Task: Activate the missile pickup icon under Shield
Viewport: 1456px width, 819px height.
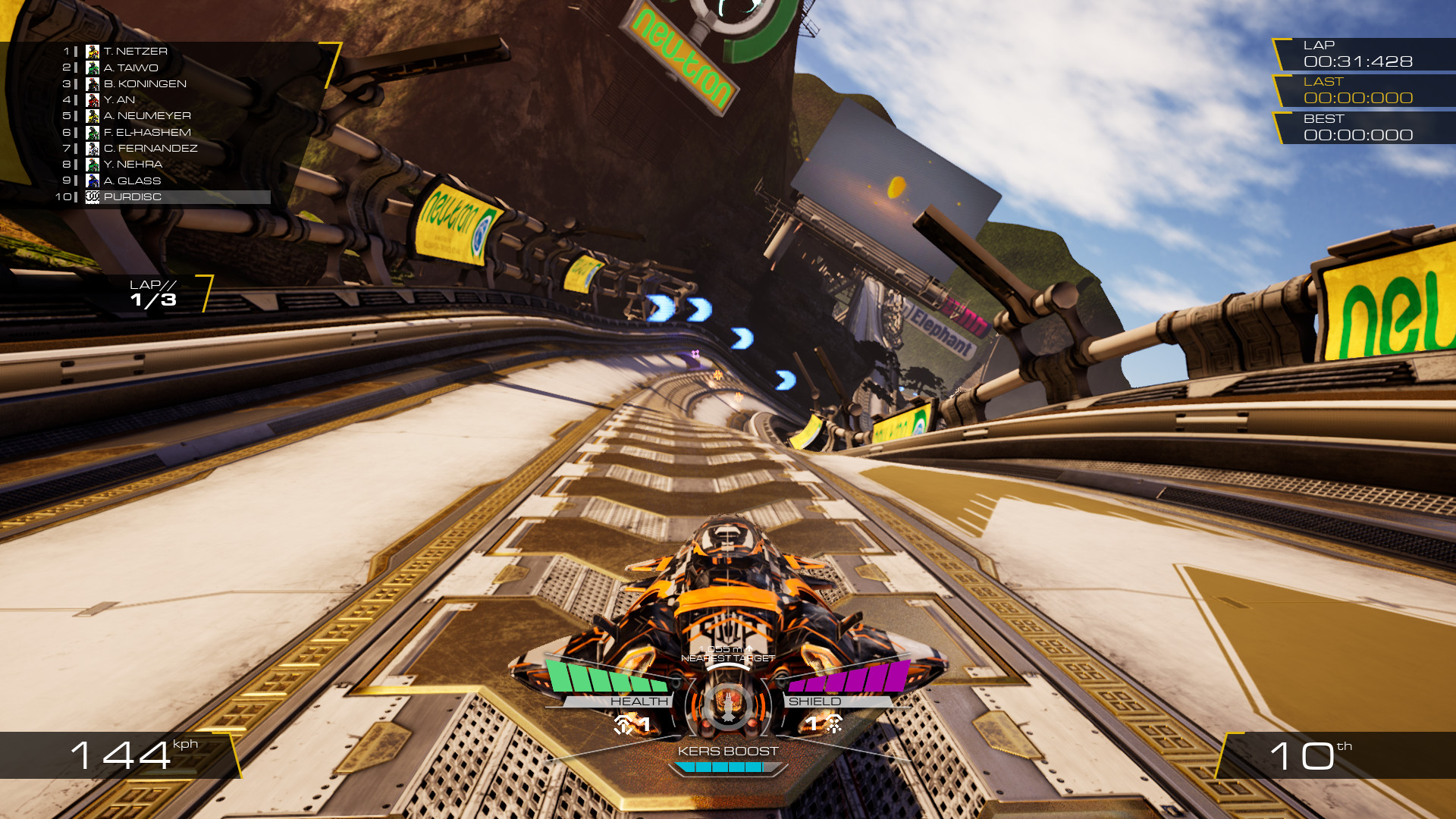Action: (x=833, y=724)
